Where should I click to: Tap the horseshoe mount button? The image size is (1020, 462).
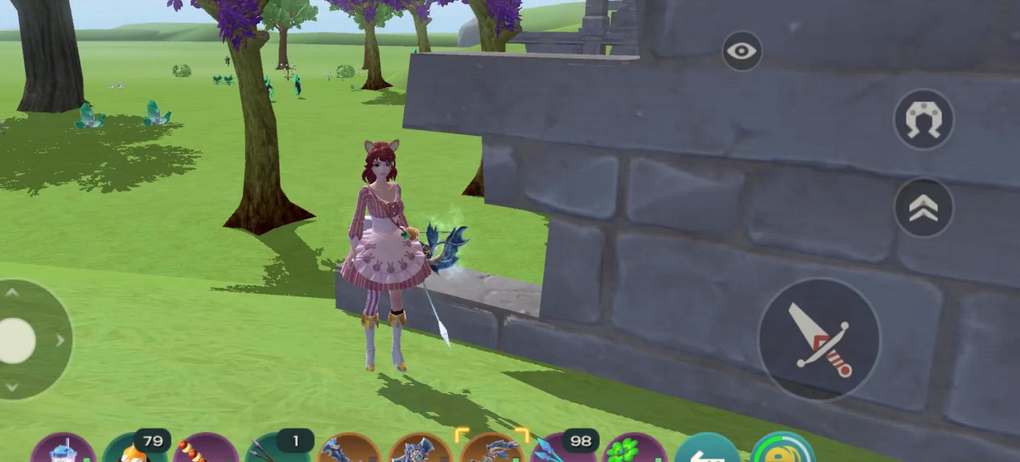click(x=923, y=120)
